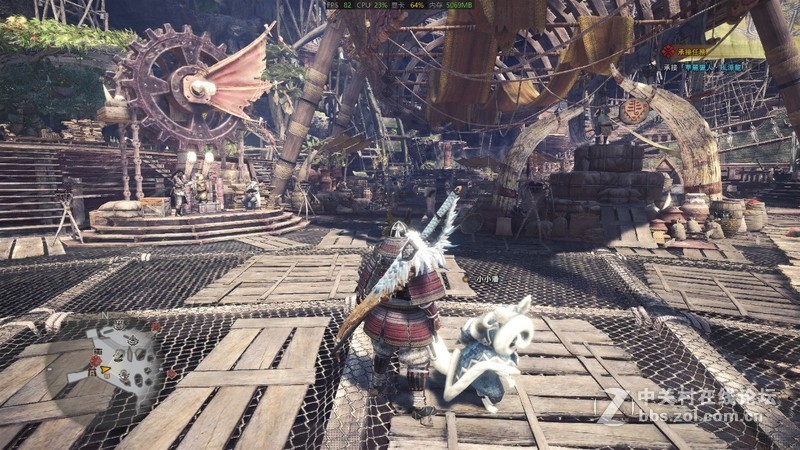
Task: Select the yellow player arrow on the minimap
Action: point(102,371)
